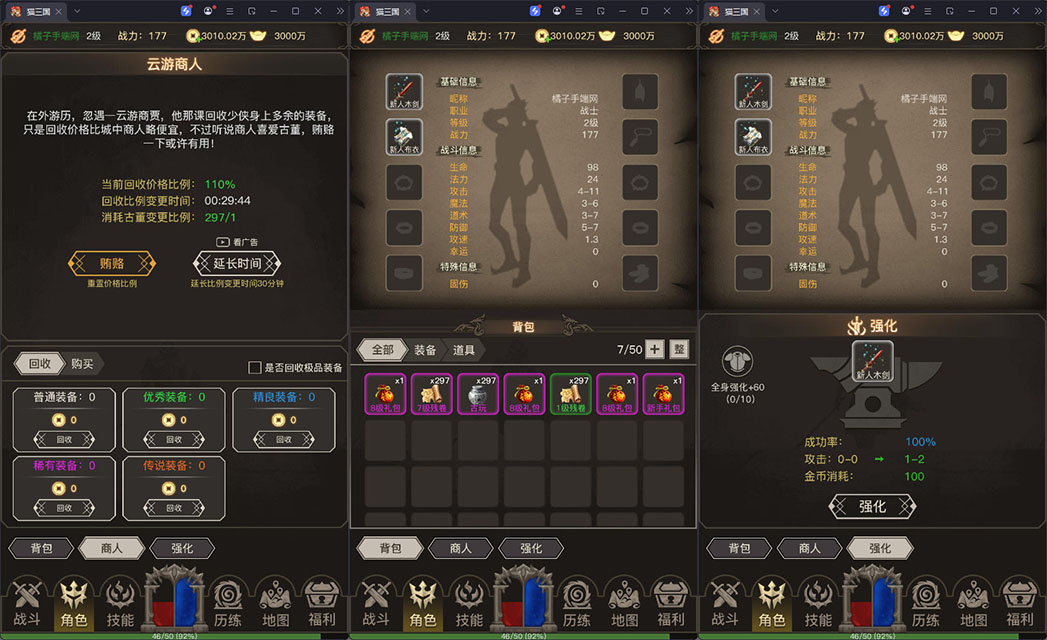
Task: Recycle 普通装备 with its 回收 button
Action: (x=64, y=439)
